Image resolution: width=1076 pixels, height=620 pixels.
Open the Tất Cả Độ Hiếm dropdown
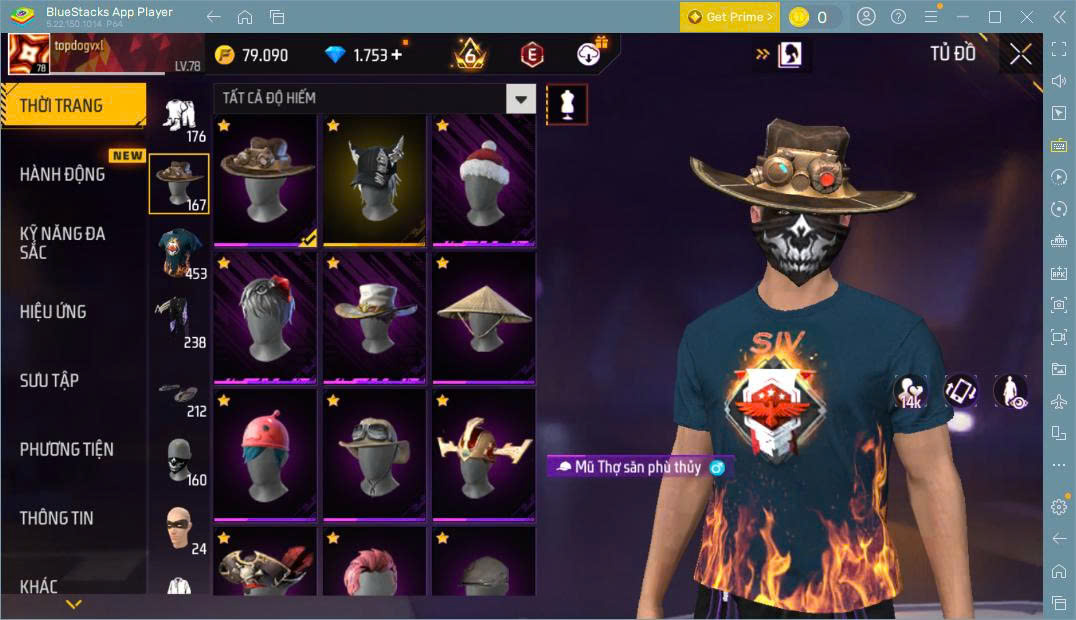click(x=520, y=98)
